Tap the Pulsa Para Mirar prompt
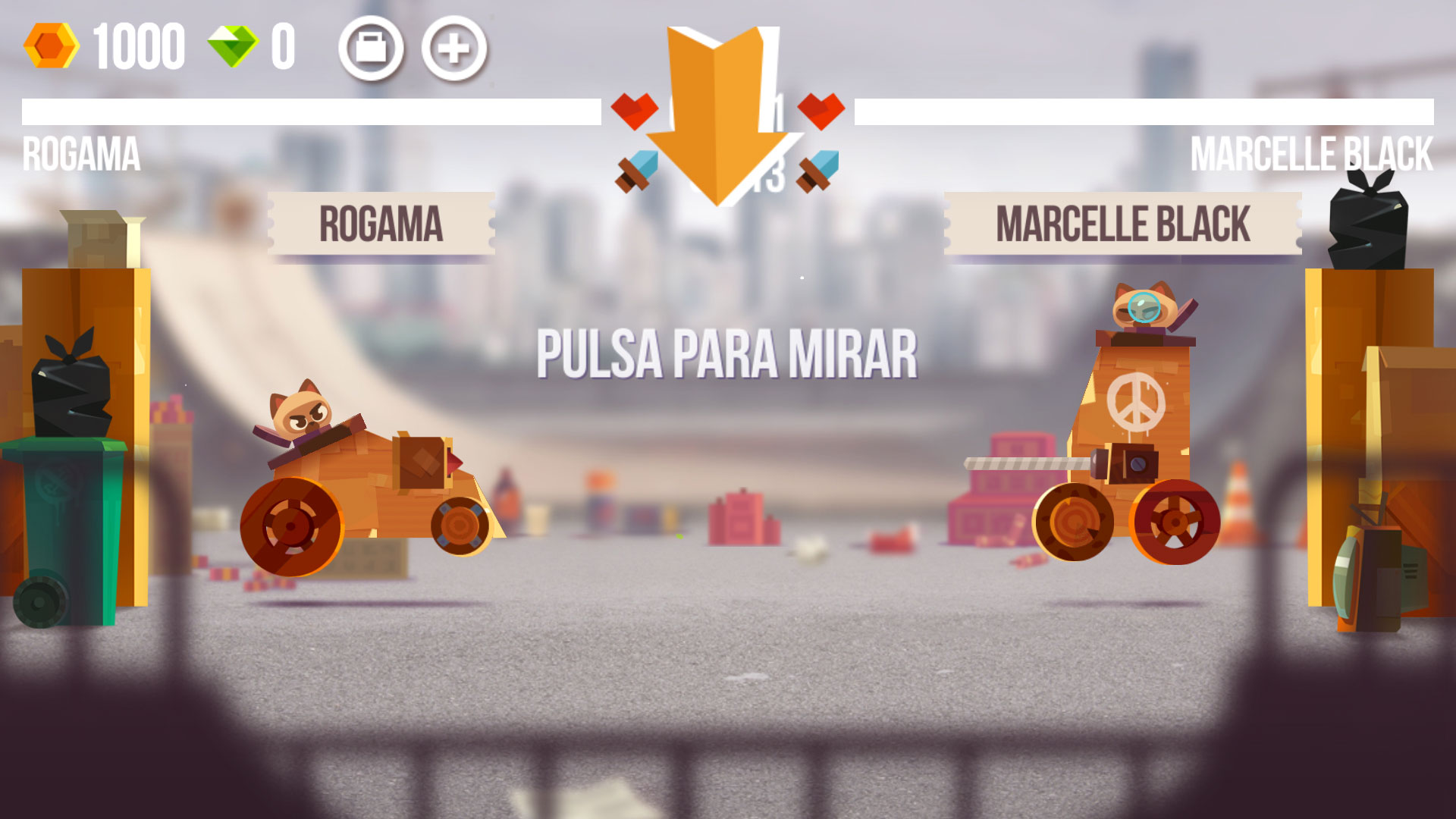The width and height of the screenshot is (1456, 819). pyautogui.click(x=726, y=354)
